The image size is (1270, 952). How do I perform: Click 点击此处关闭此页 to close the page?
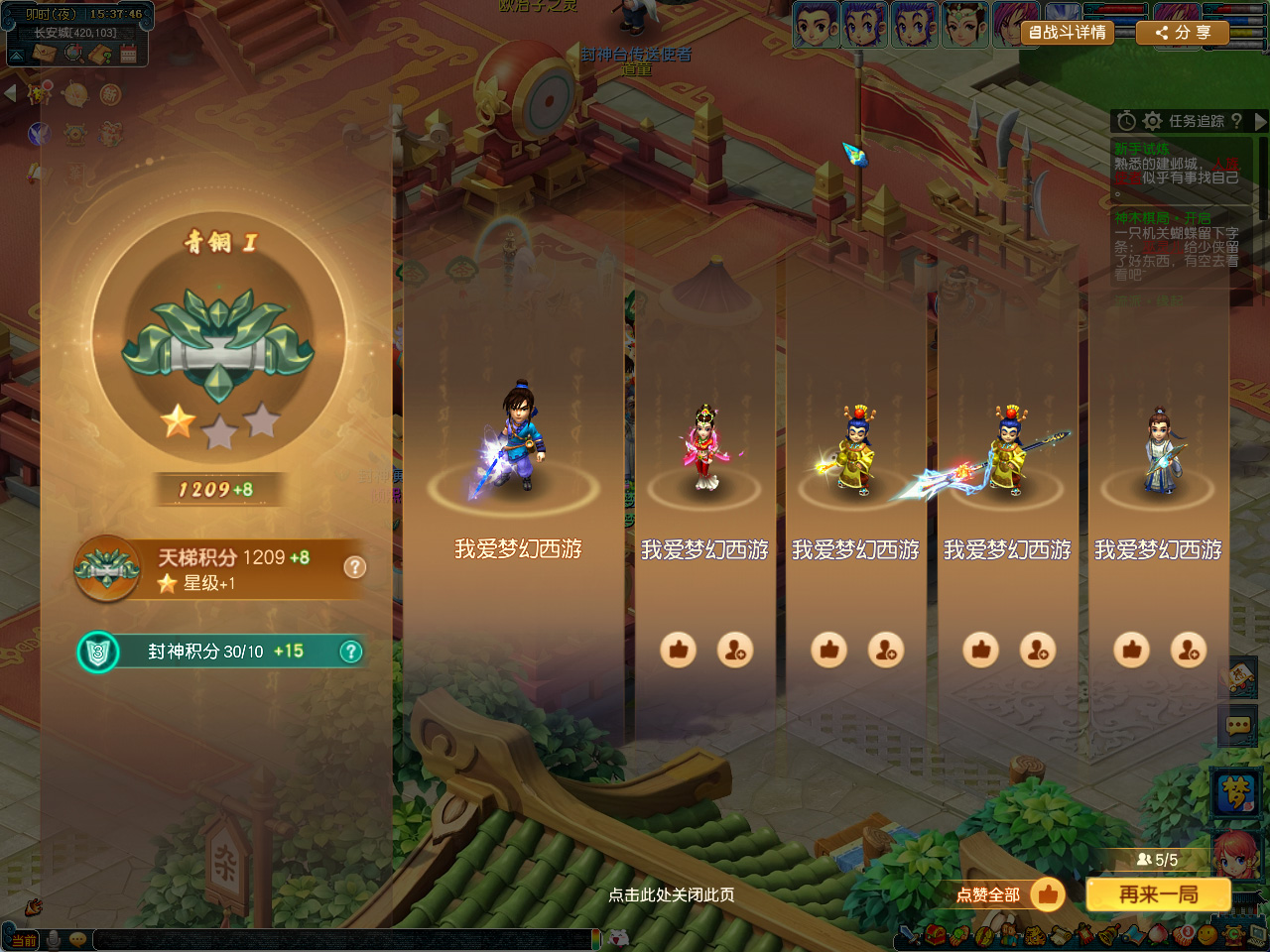point(671,894)
